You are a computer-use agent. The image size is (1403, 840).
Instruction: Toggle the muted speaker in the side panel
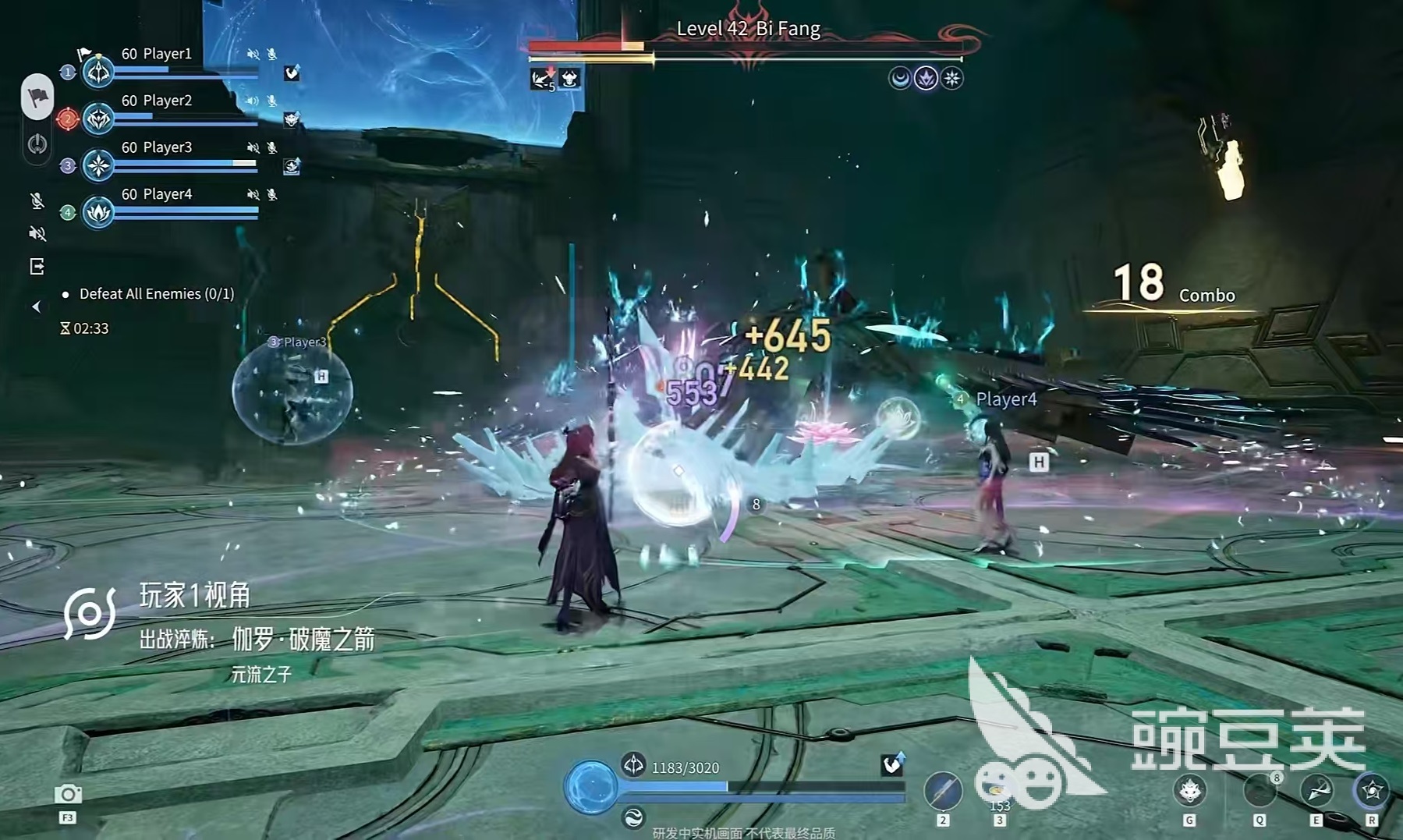(x=37, y=233)
